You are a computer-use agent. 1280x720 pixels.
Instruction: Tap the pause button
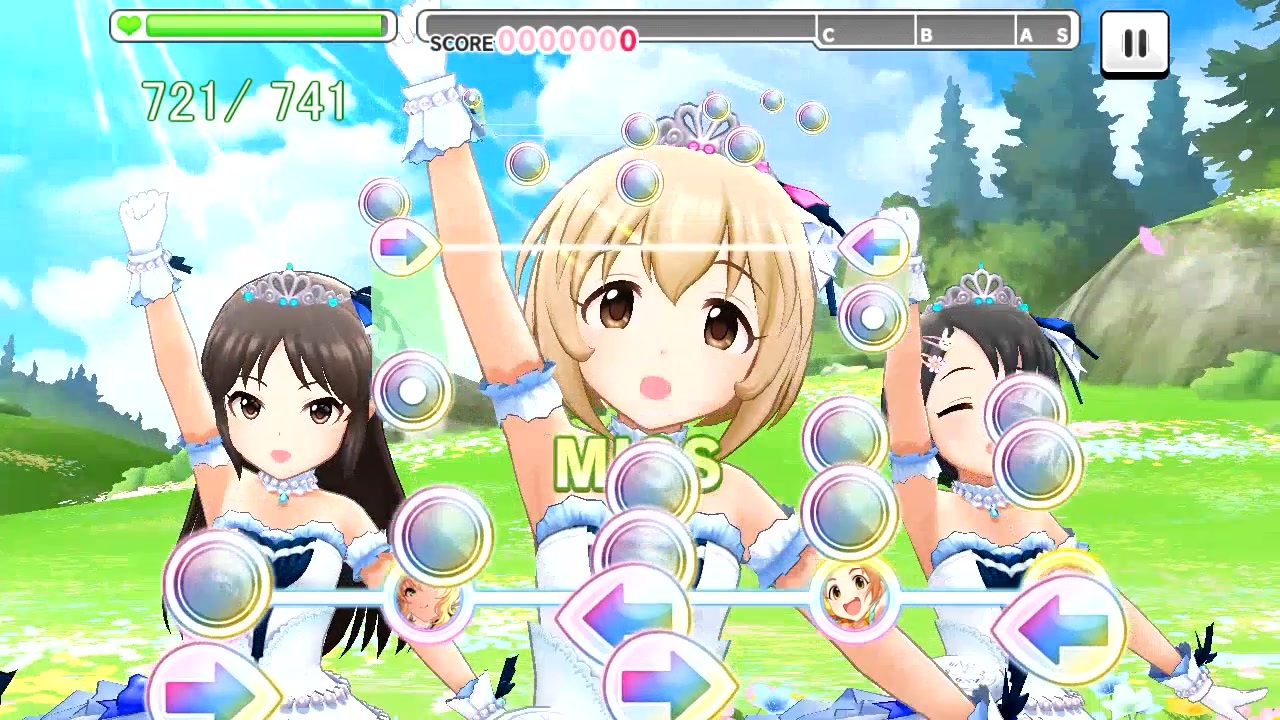coord(1135,43)
